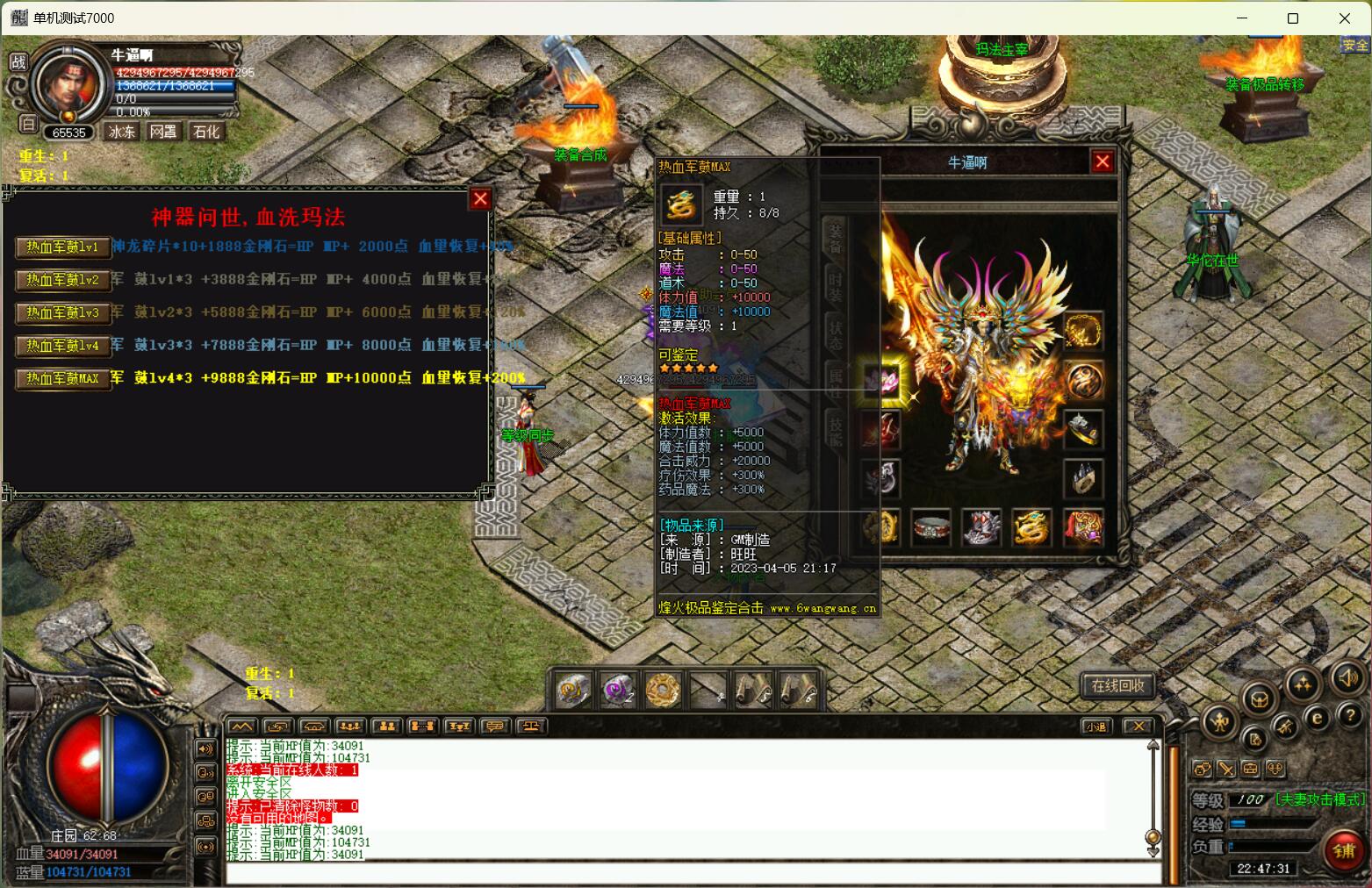Click the 小退 logout button above chat
Image resolution: width=1372 pixels, height=888 pixels.
pyautogui.click(x=1095, y=727)
